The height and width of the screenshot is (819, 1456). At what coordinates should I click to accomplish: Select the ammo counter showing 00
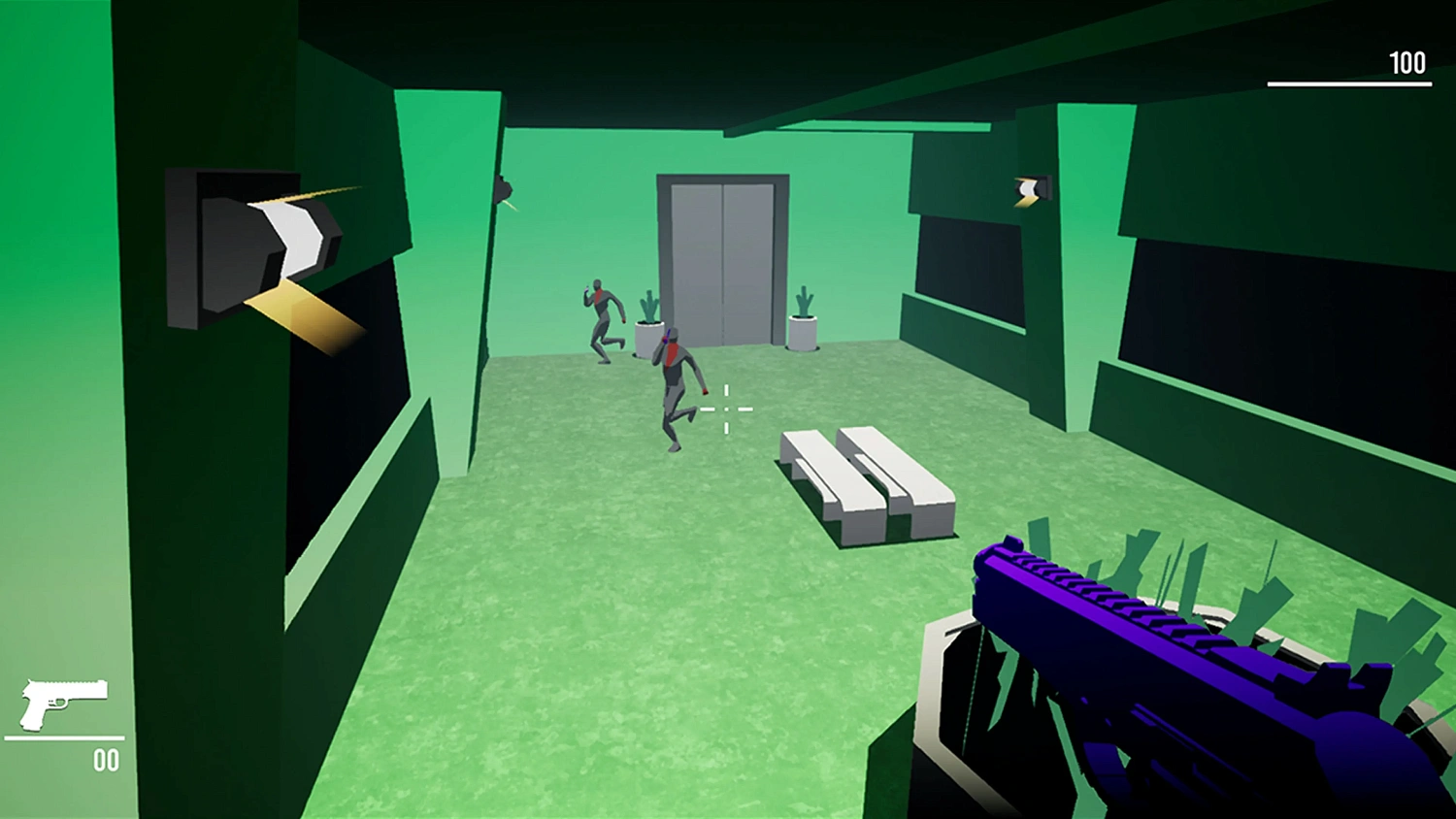(x=107, y=760)
